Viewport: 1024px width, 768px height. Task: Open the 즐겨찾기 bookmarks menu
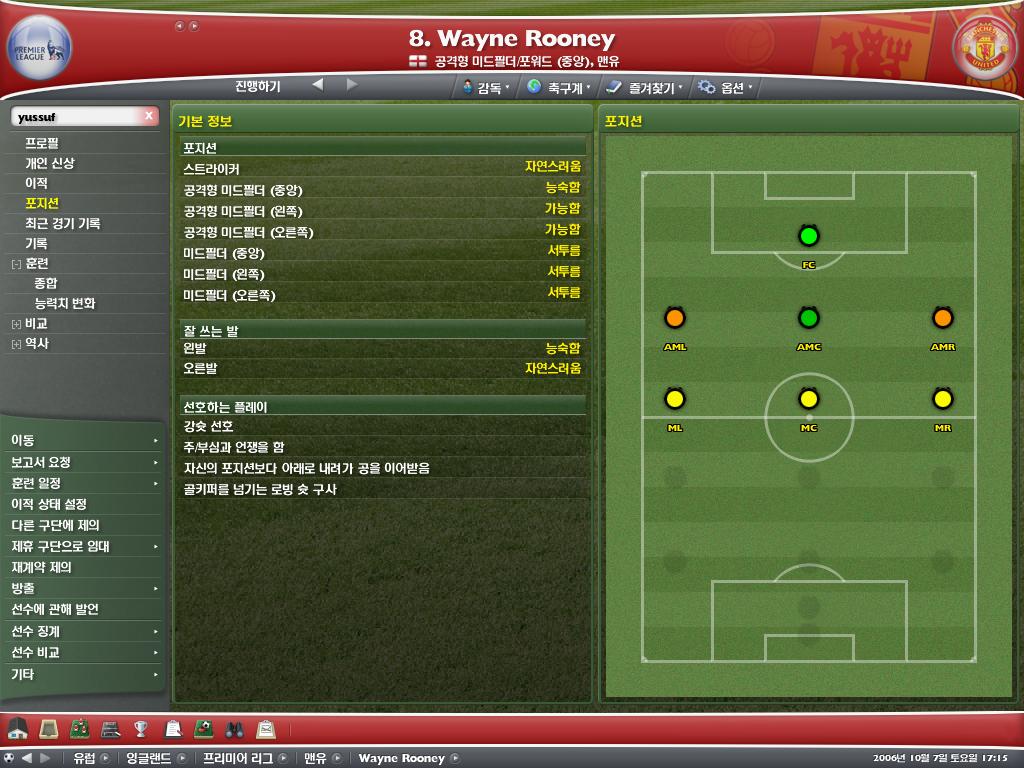pos(644,87)
